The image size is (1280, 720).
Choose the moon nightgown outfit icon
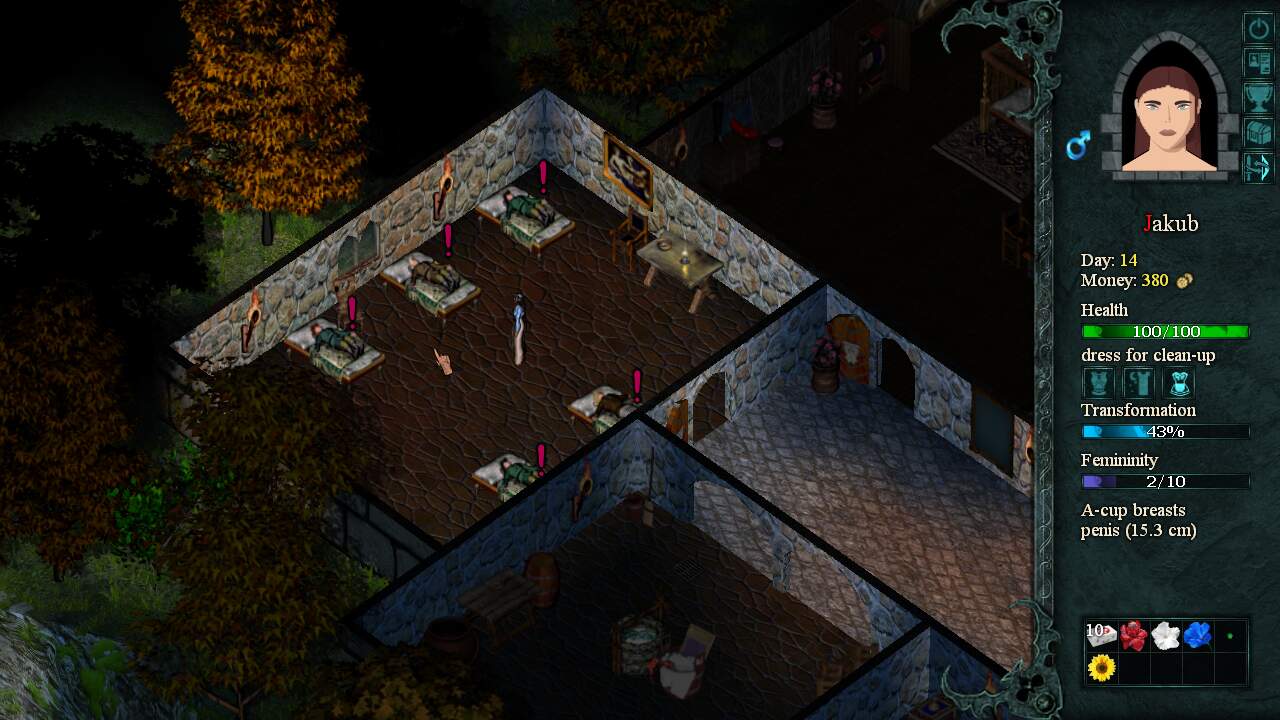coord(1139,382)
